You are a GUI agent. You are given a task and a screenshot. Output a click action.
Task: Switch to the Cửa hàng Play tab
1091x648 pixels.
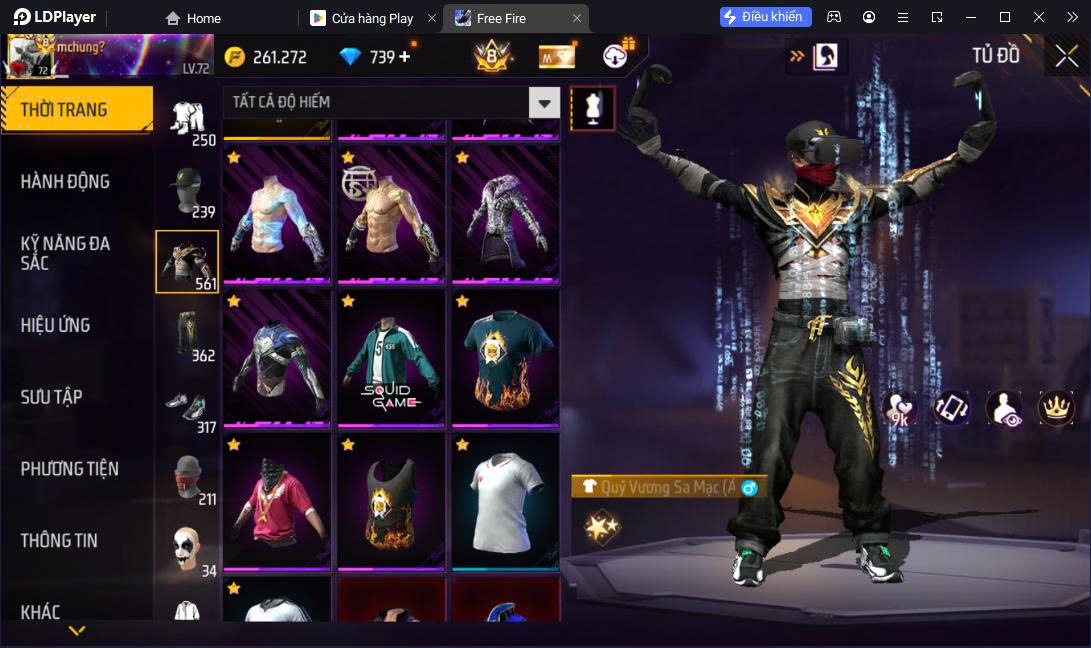coord(372,18)
